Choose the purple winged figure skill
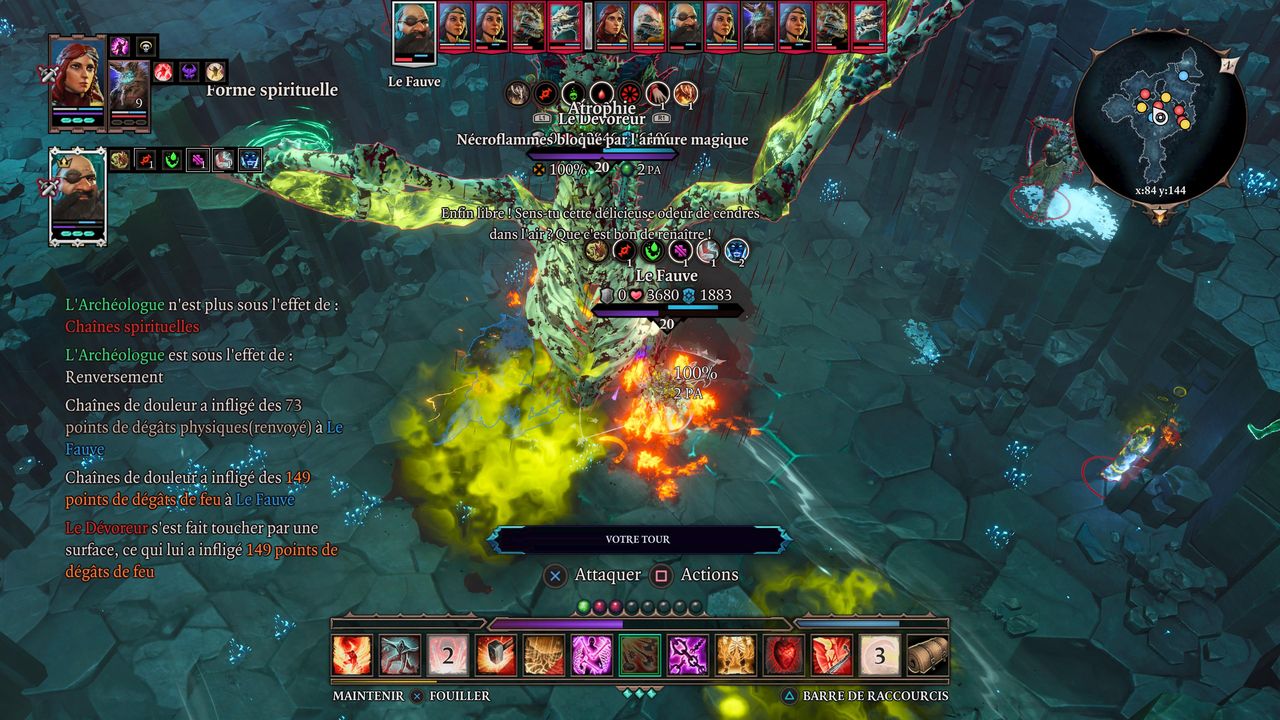The height and width of the screenshot is (720, 1280). (591, 656)
